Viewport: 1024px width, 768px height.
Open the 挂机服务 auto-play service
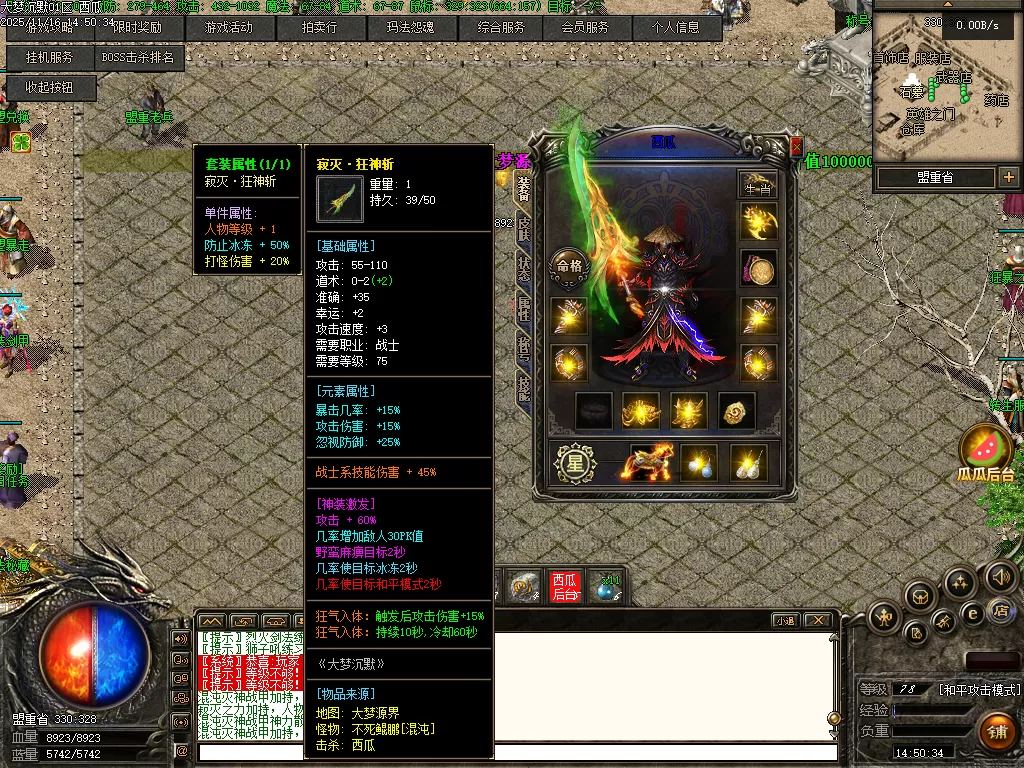pyautogui.click(x=50, y=58)
